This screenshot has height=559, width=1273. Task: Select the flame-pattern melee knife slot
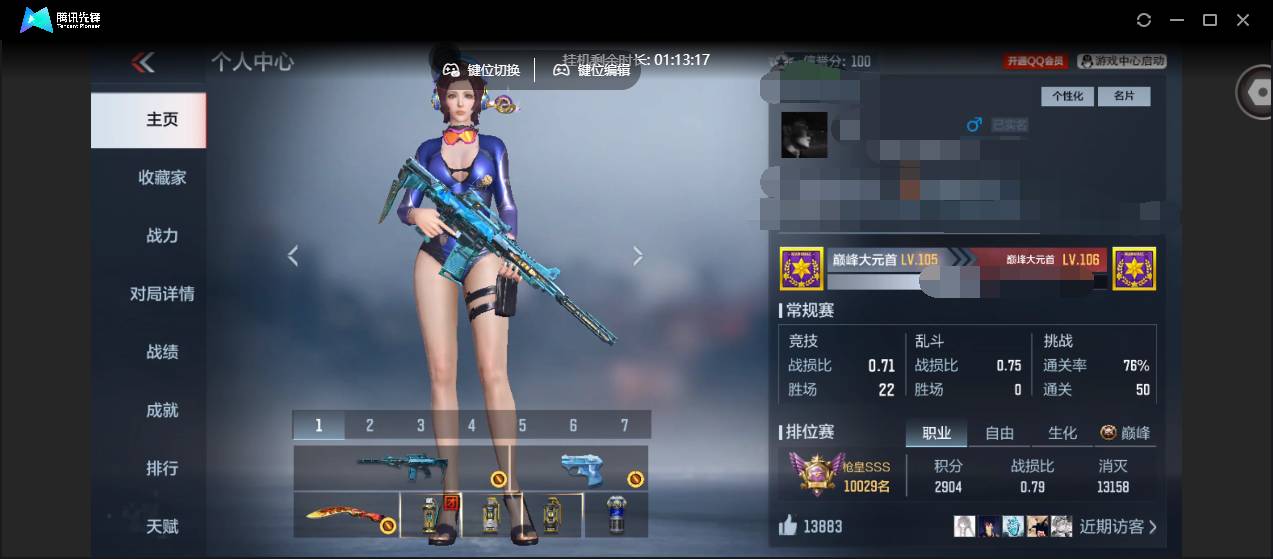346,516
